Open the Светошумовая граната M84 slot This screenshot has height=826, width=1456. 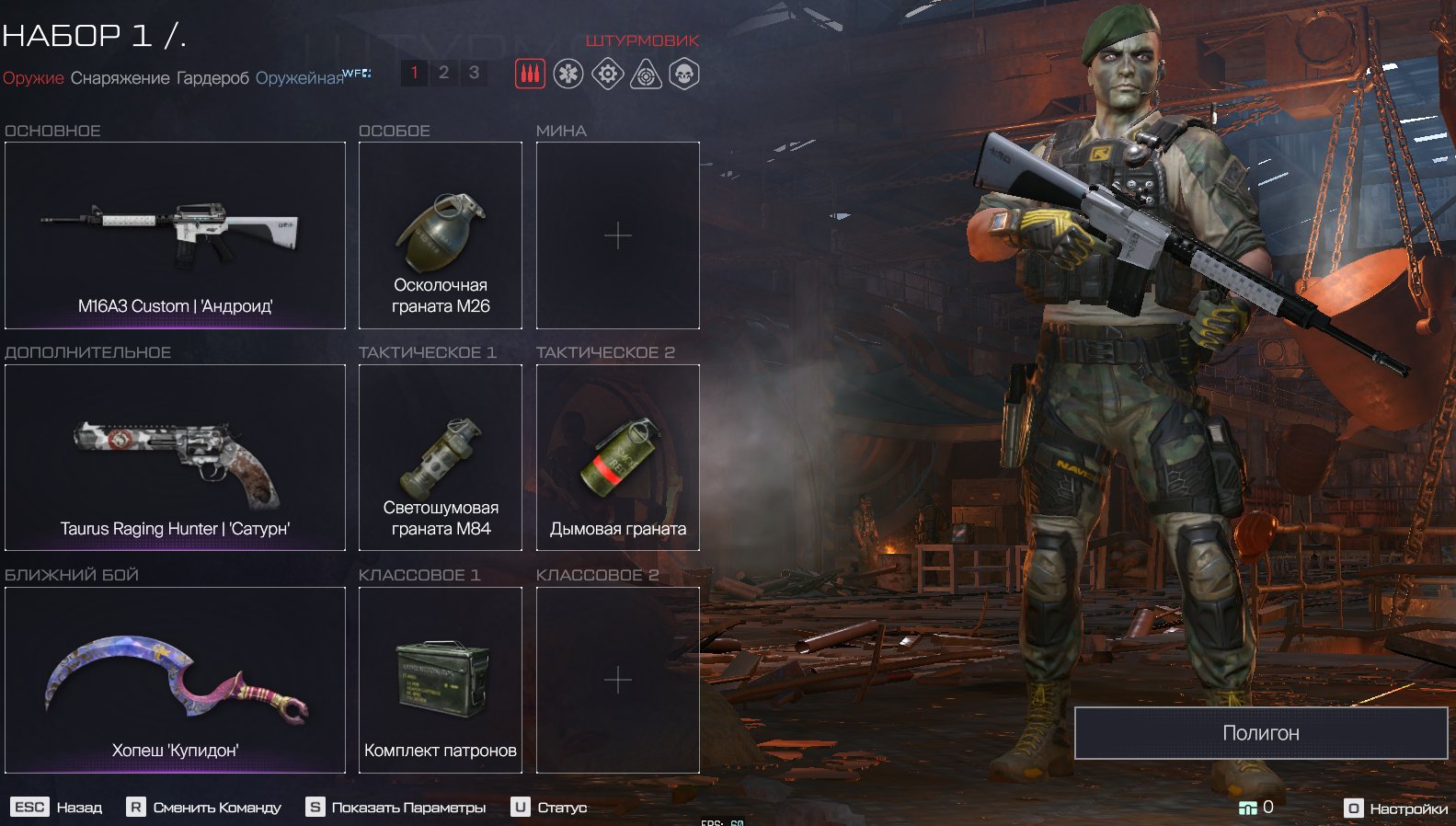click(x=441, y=458)
